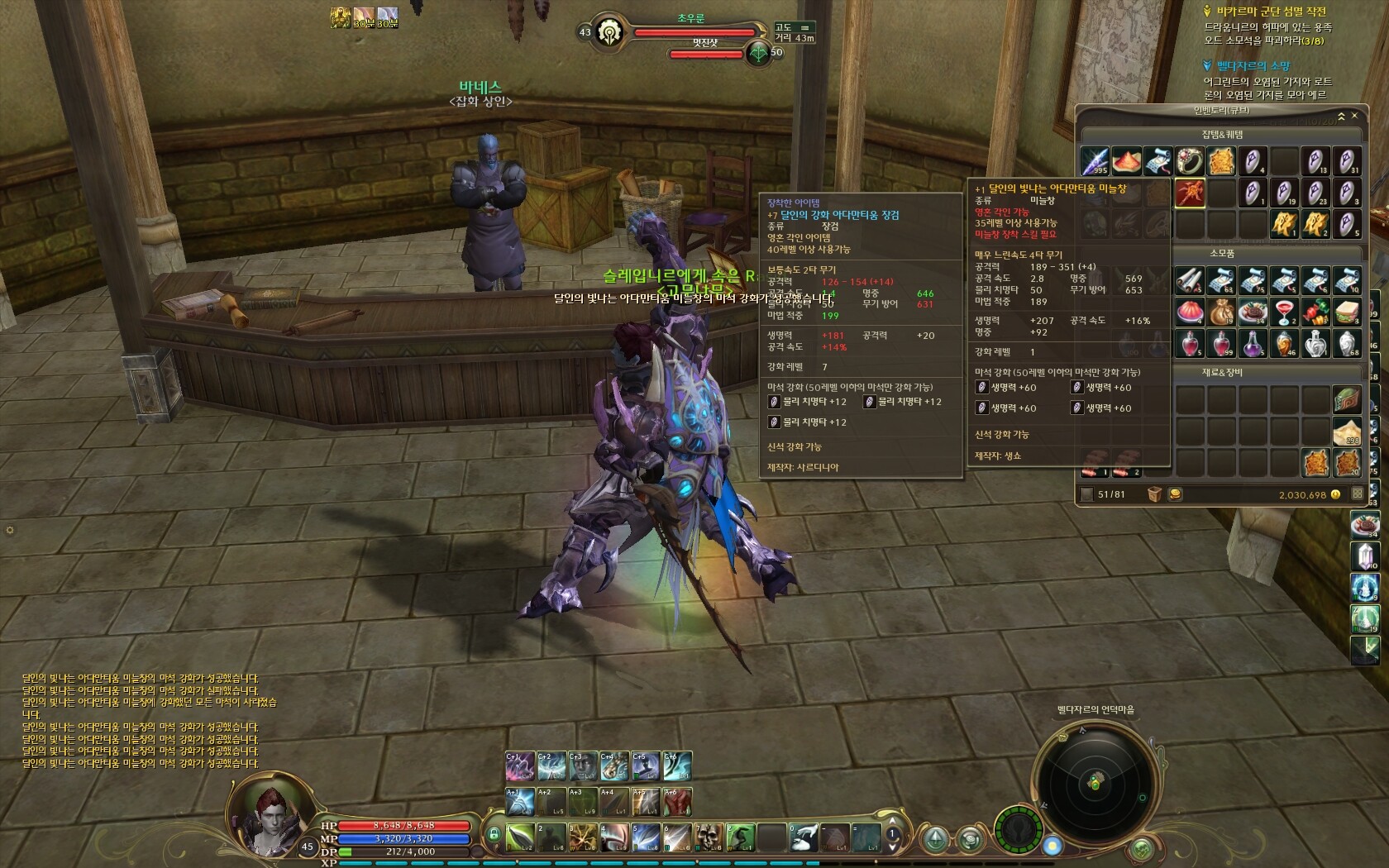Image resolution: width=1389 pixels, height=868 pixels.
Task: Click the trash bin icon in inventory
Action: 1154,494
